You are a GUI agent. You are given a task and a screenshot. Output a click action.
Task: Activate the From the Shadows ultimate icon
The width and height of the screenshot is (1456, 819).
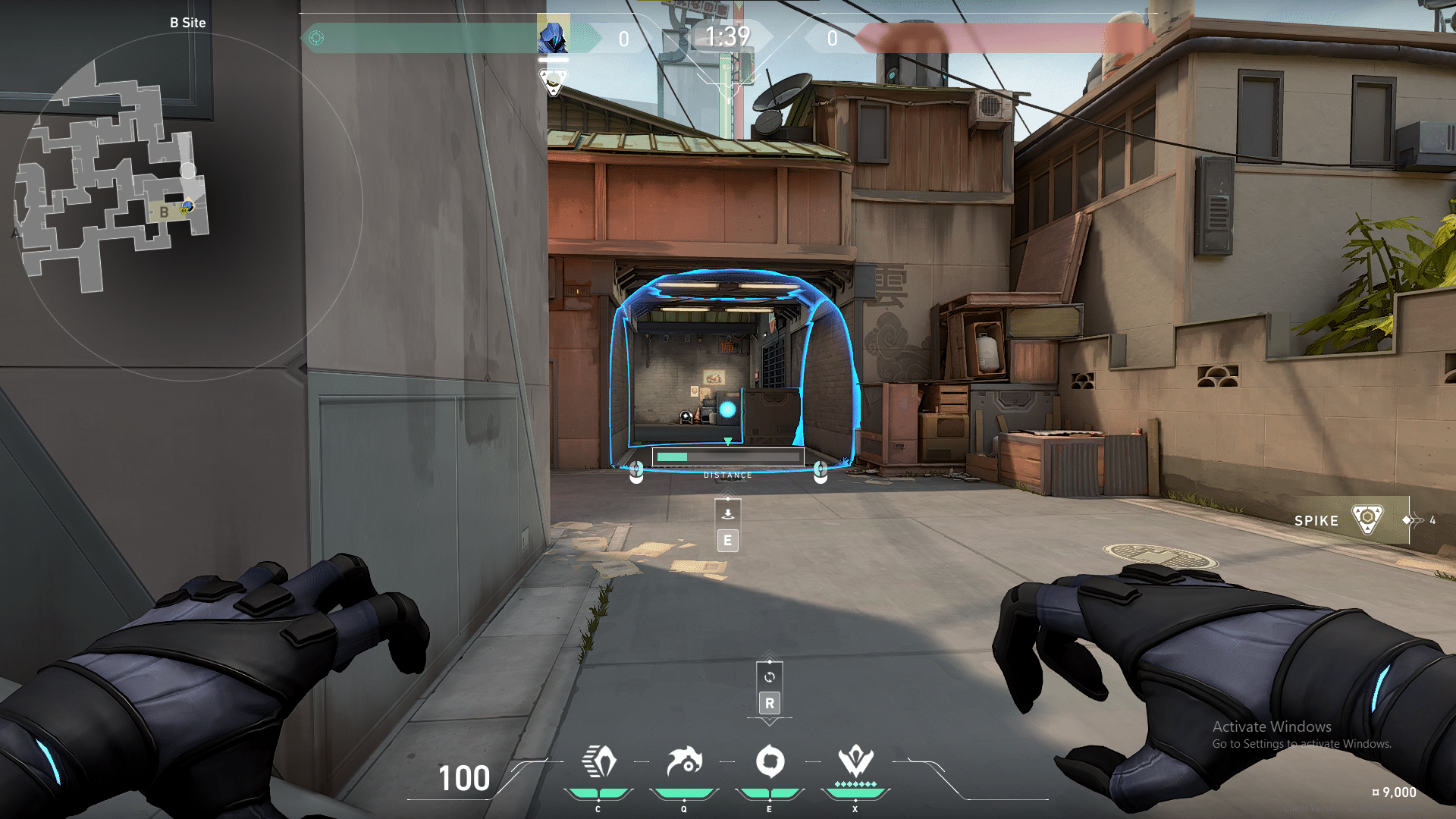[x=855, y=761]
